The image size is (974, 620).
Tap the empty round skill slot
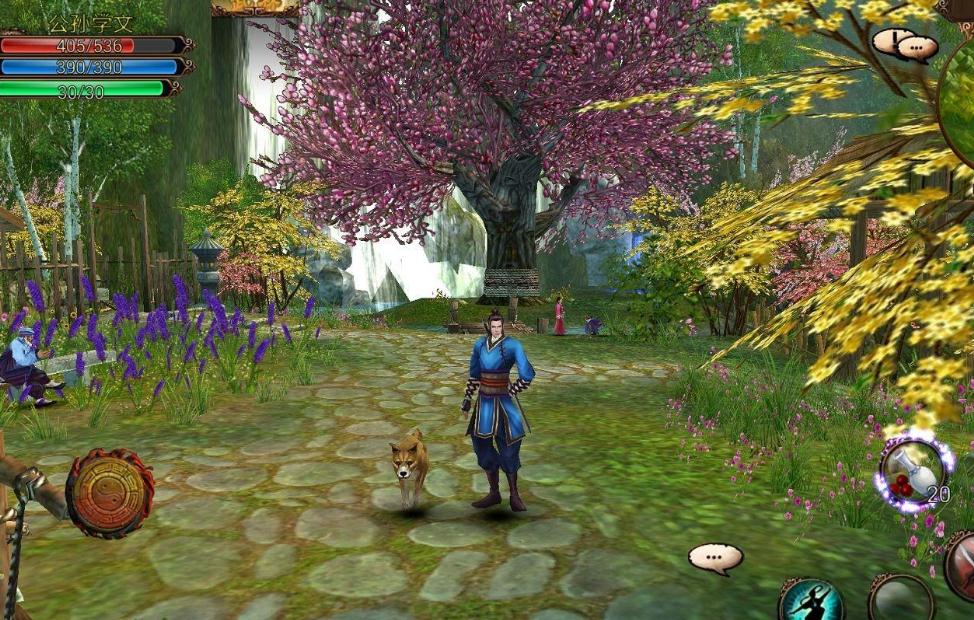coord(901,600)
